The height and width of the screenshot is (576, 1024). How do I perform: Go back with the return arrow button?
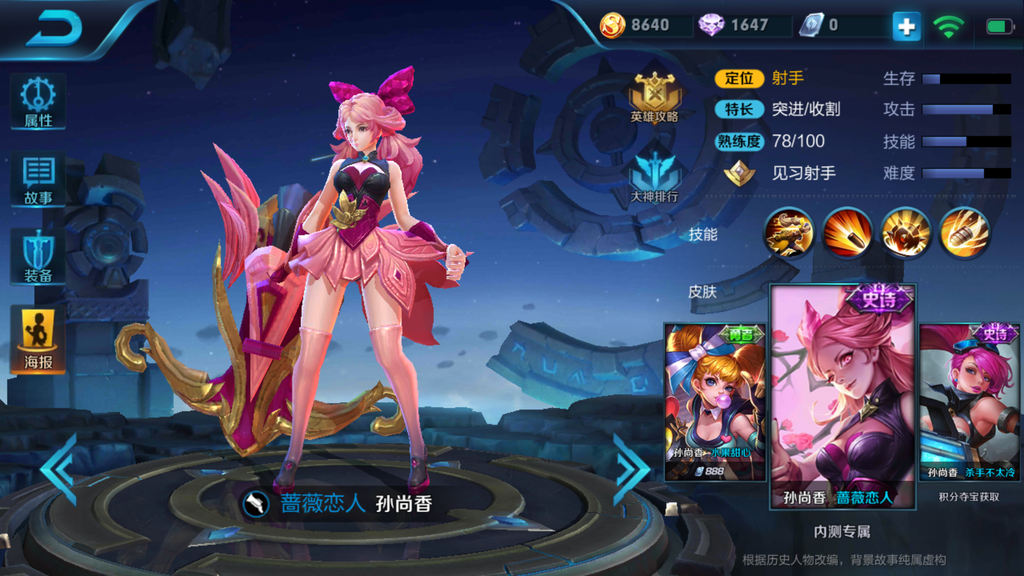click(54, 28)
